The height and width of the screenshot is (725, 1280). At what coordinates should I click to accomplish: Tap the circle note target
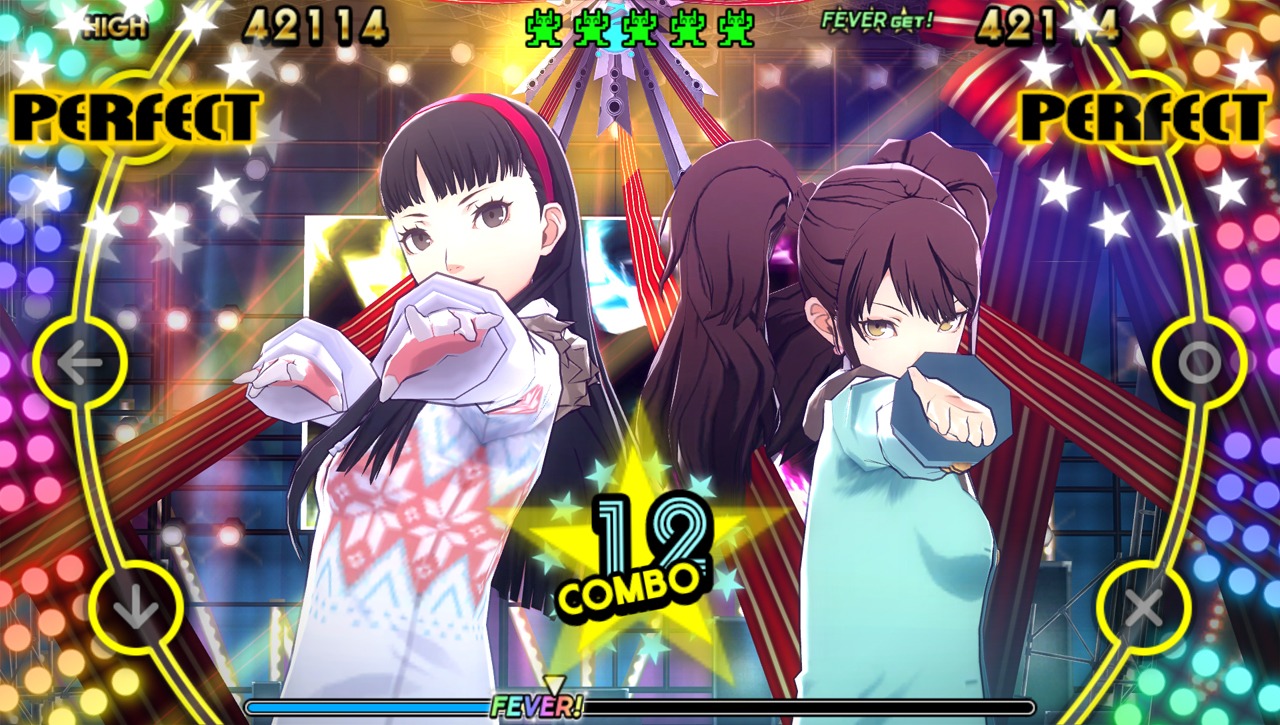tap(1199, 362)
